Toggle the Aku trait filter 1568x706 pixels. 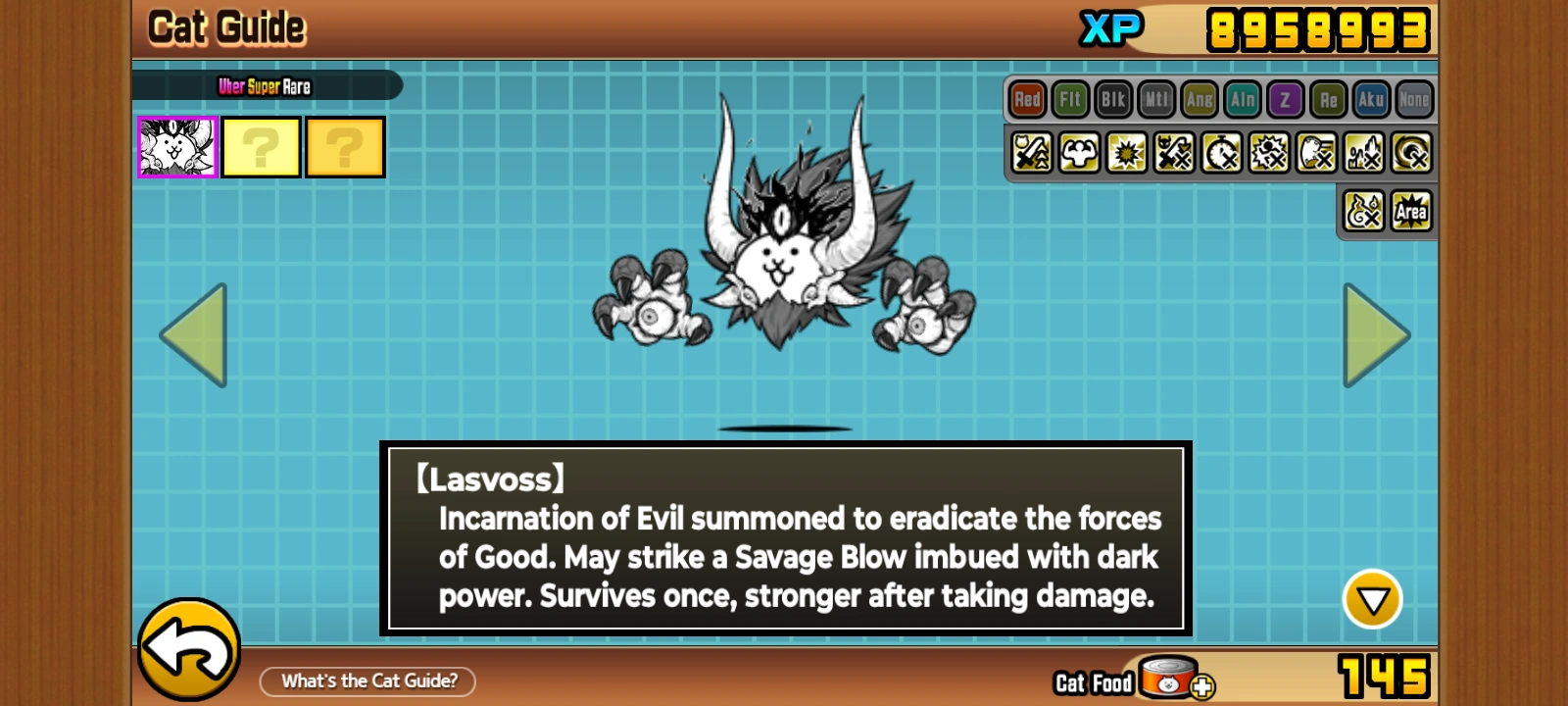click(x=1371, y=99)
